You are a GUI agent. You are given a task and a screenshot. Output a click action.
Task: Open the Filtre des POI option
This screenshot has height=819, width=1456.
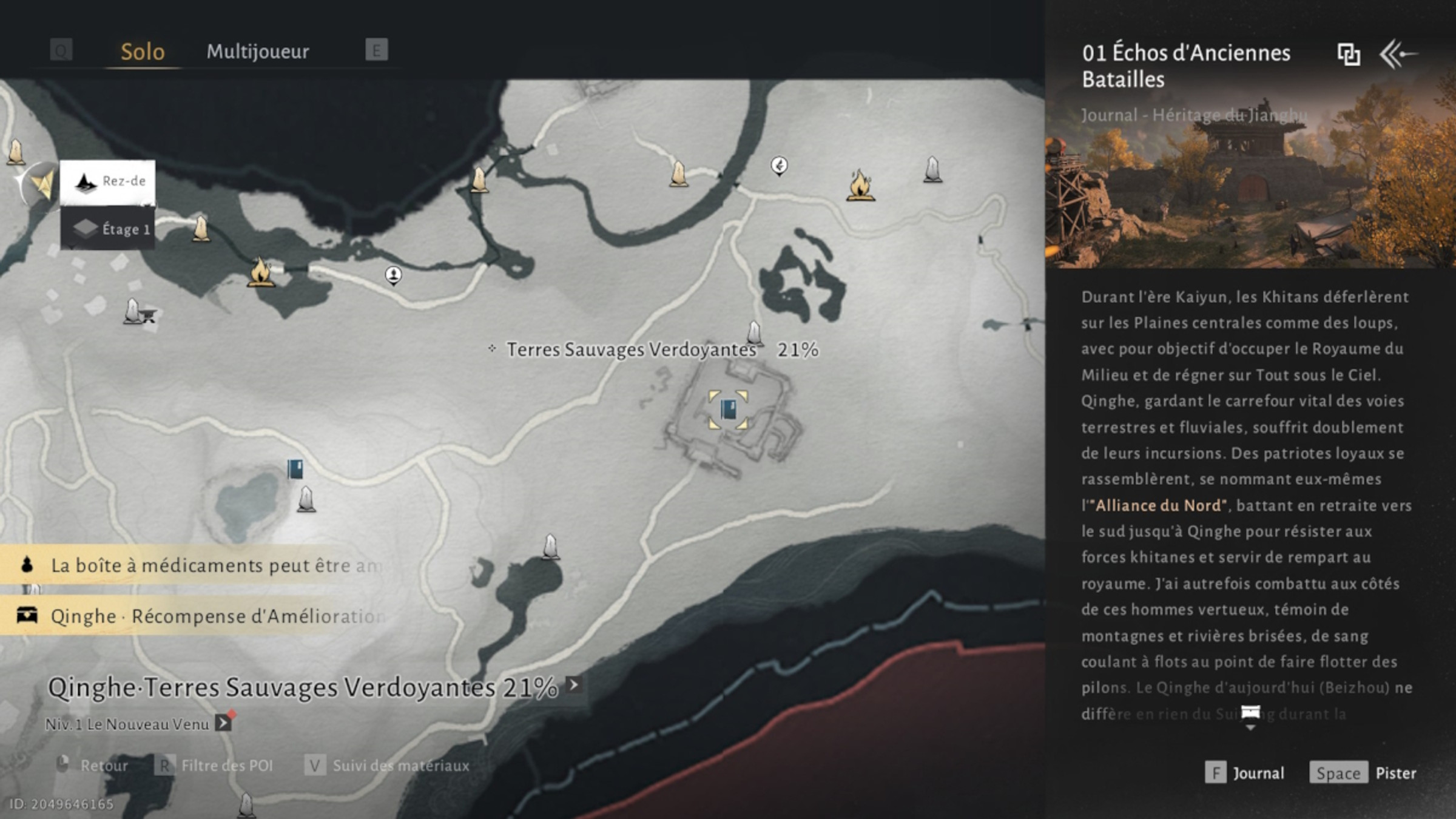point(215,766)
